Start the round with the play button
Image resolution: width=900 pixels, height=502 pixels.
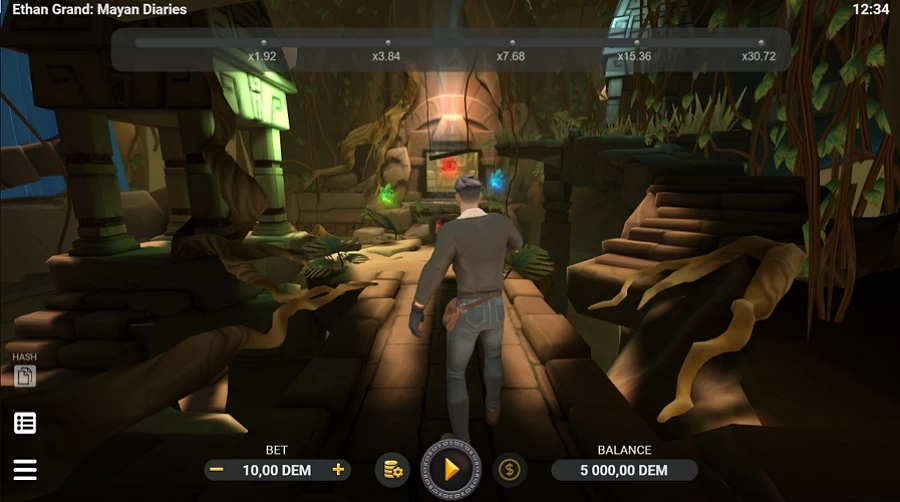451,468
